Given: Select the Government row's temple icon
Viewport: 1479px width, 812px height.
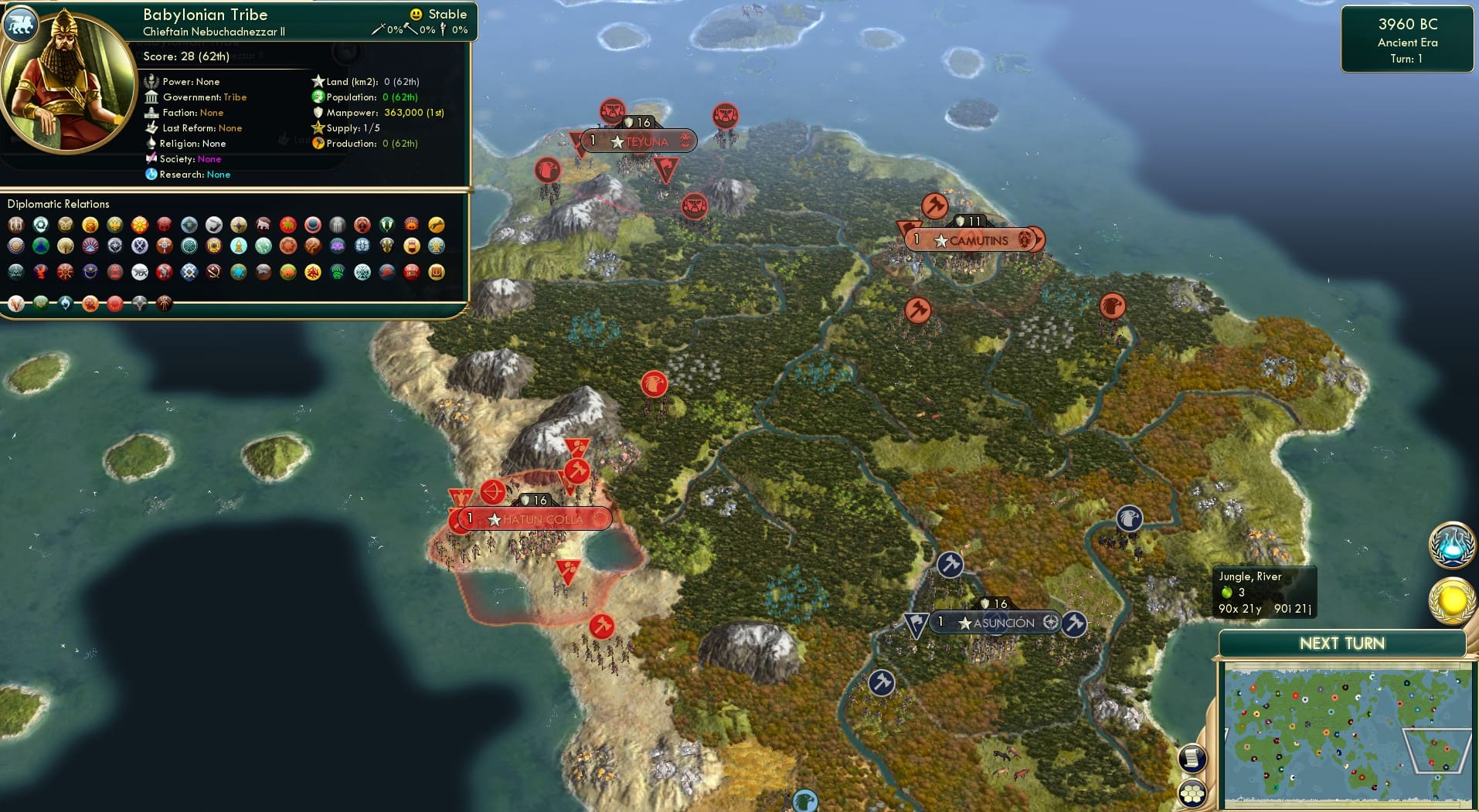Looking at the screenshot, I should pos(151,97).
